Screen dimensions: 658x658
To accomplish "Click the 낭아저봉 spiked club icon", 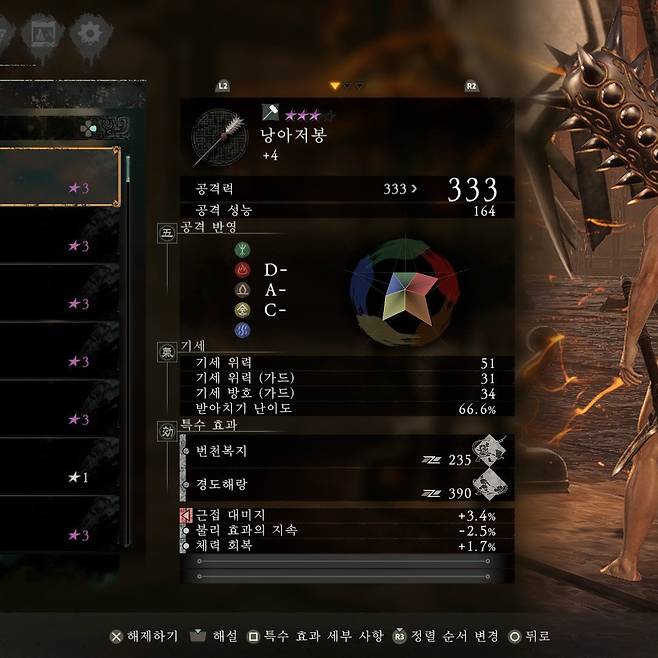I will click(218, 137).
